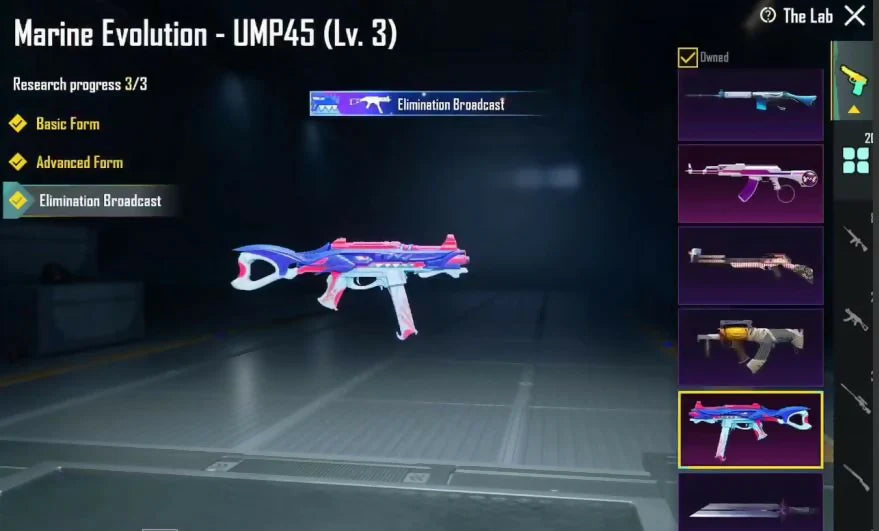
Task: Select the Basic Form research stage
Action: point(67,124)
